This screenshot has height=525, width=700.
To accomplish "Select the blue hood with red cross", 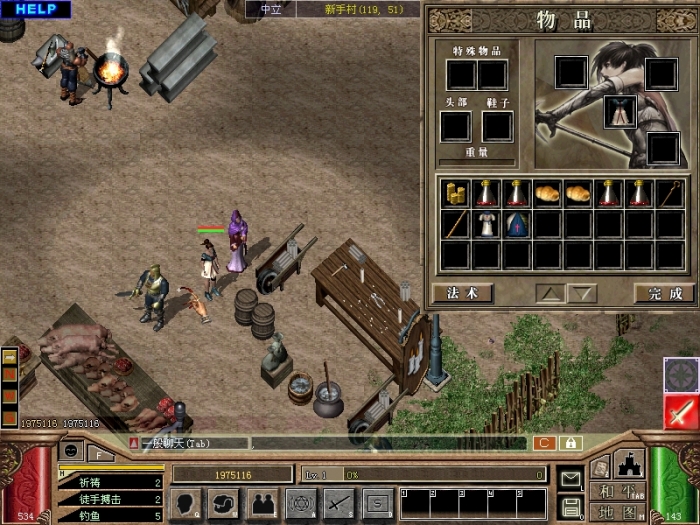I will tap(517, 224).
